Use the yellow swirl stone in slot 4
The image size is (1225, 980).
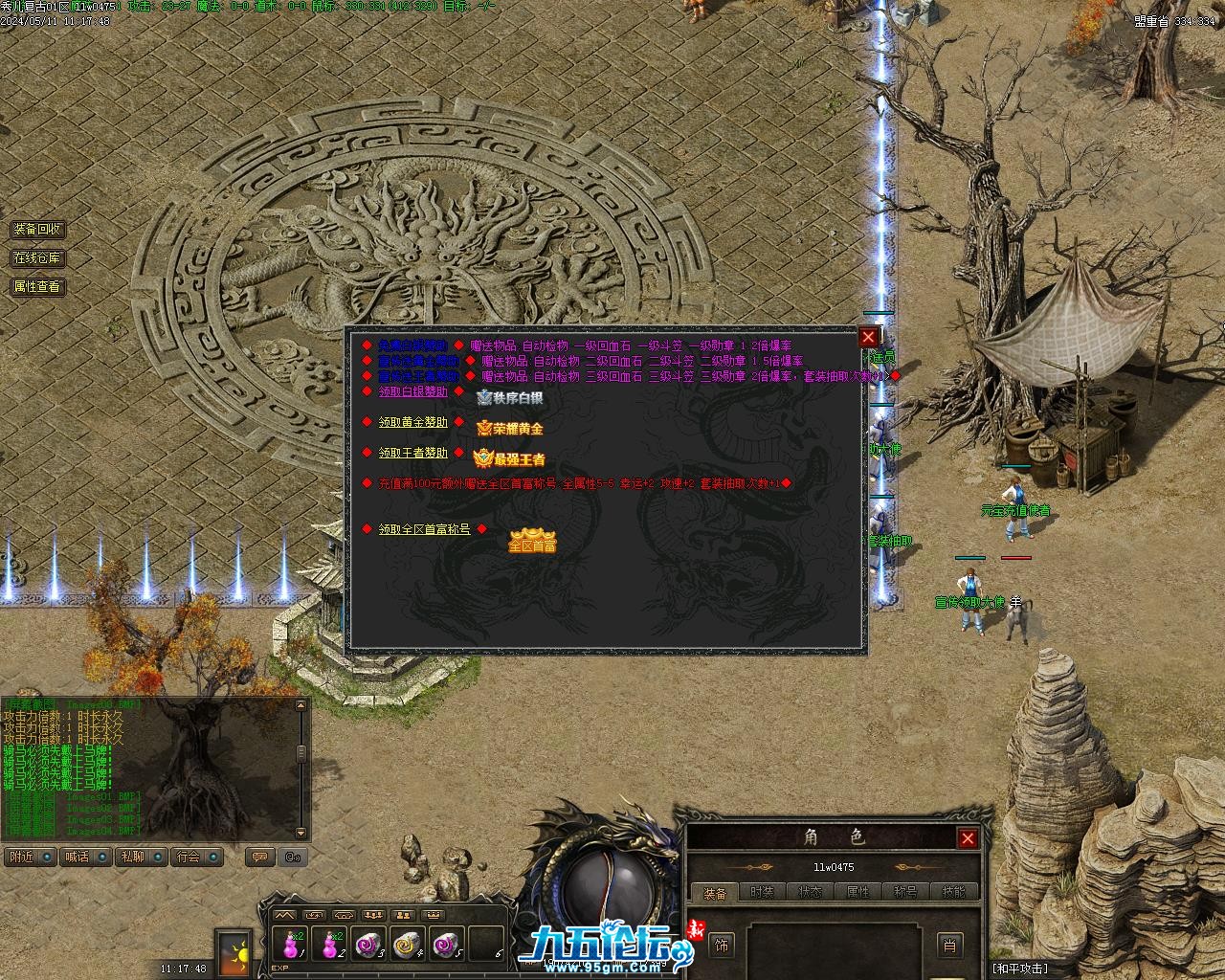tap(407, 944)
